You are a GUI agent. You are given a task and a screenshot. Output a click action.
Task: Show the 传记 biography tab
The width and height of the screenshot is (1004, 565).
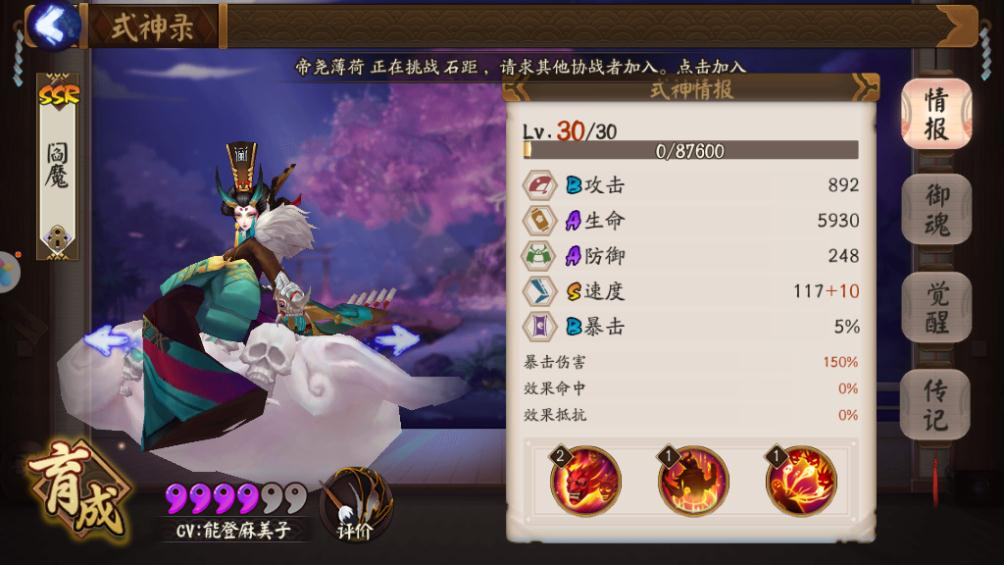(x=936, y=404)
